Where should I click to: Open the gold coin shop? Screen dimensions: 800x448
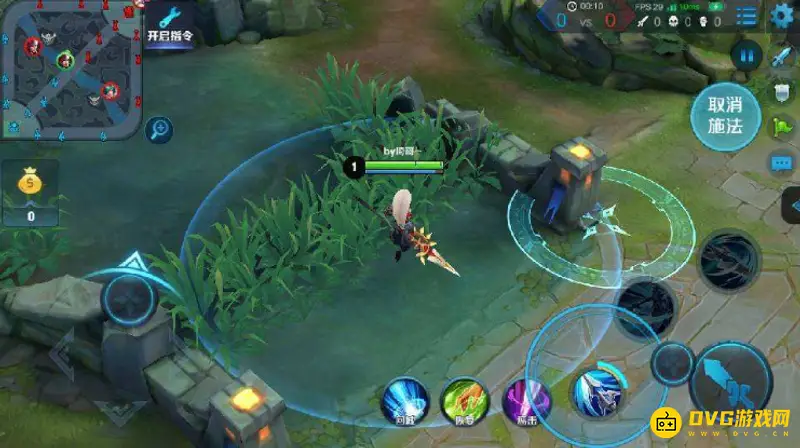click(30, 192)
